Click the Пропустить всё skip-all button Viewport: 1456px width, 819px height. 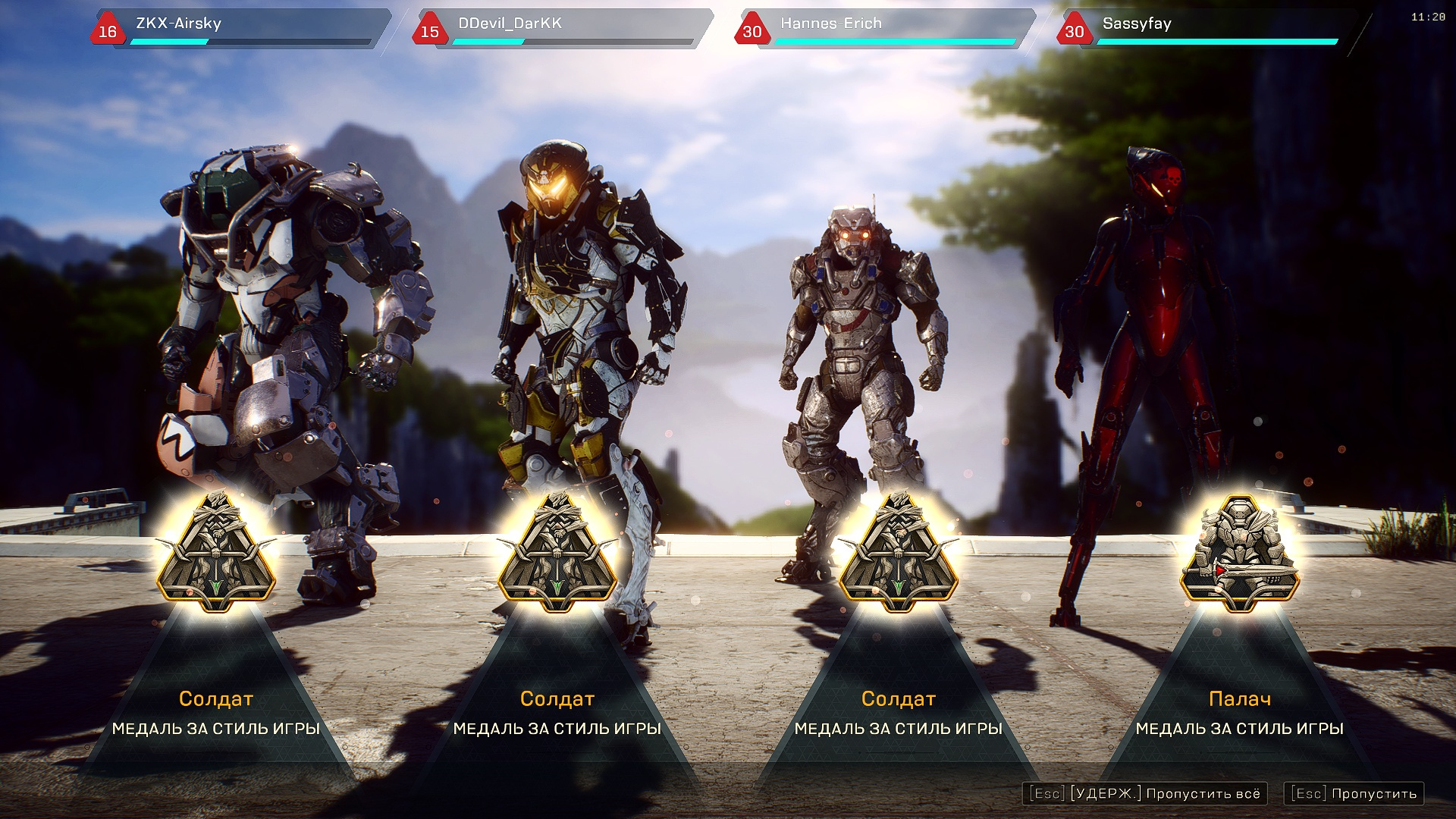(1145, 793)
